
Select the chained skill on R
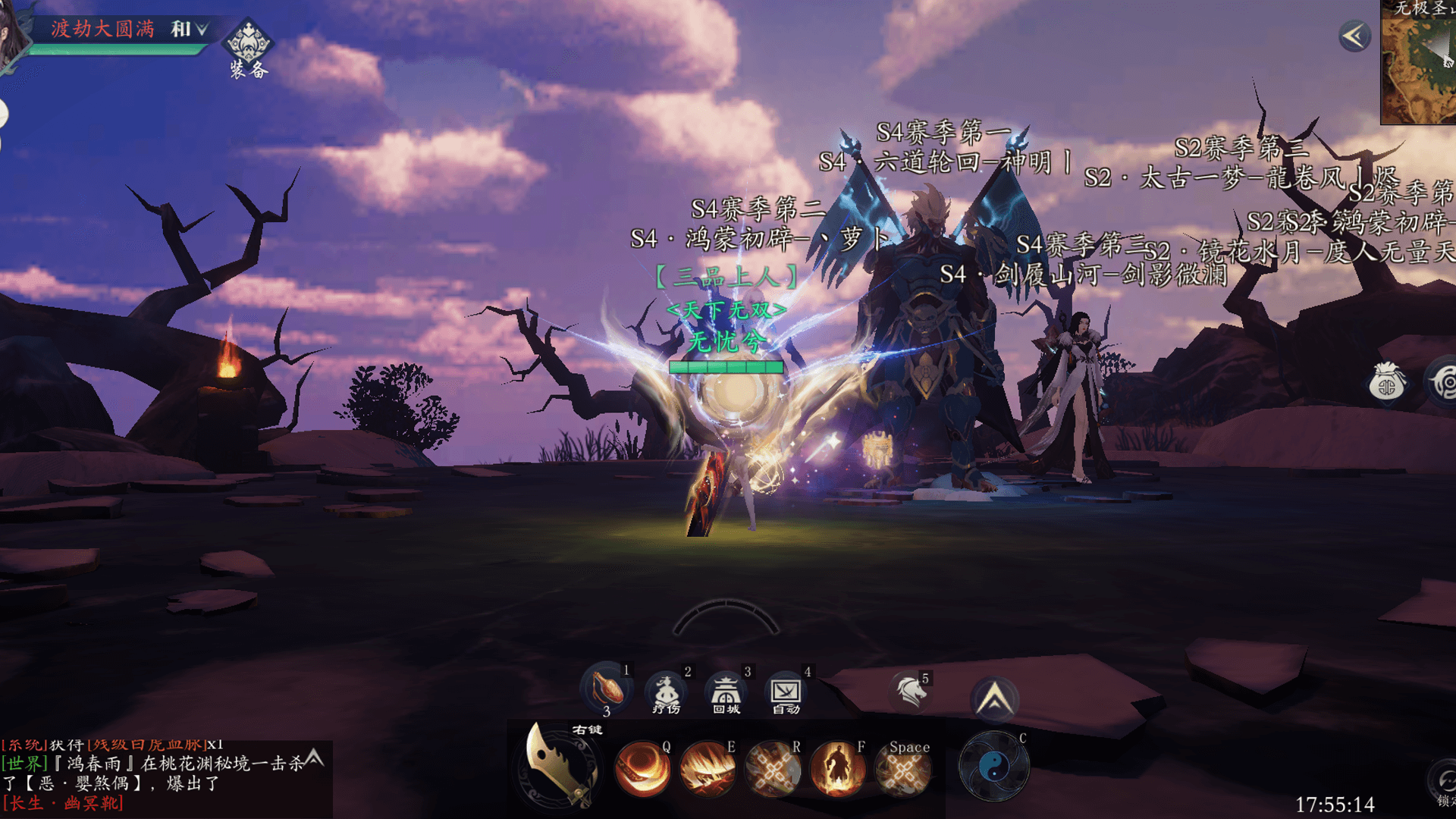(772, 769)
